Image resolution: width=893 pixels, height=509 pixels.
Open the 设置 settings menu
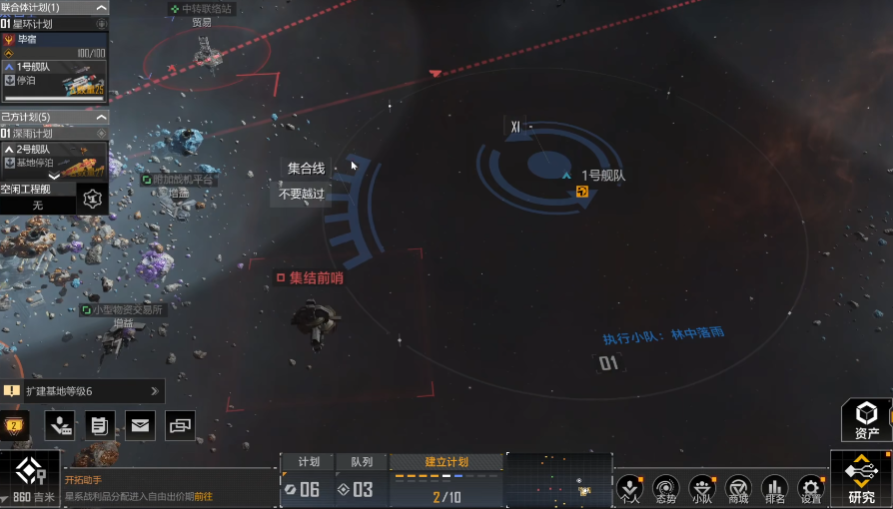[x=811, y=488]
